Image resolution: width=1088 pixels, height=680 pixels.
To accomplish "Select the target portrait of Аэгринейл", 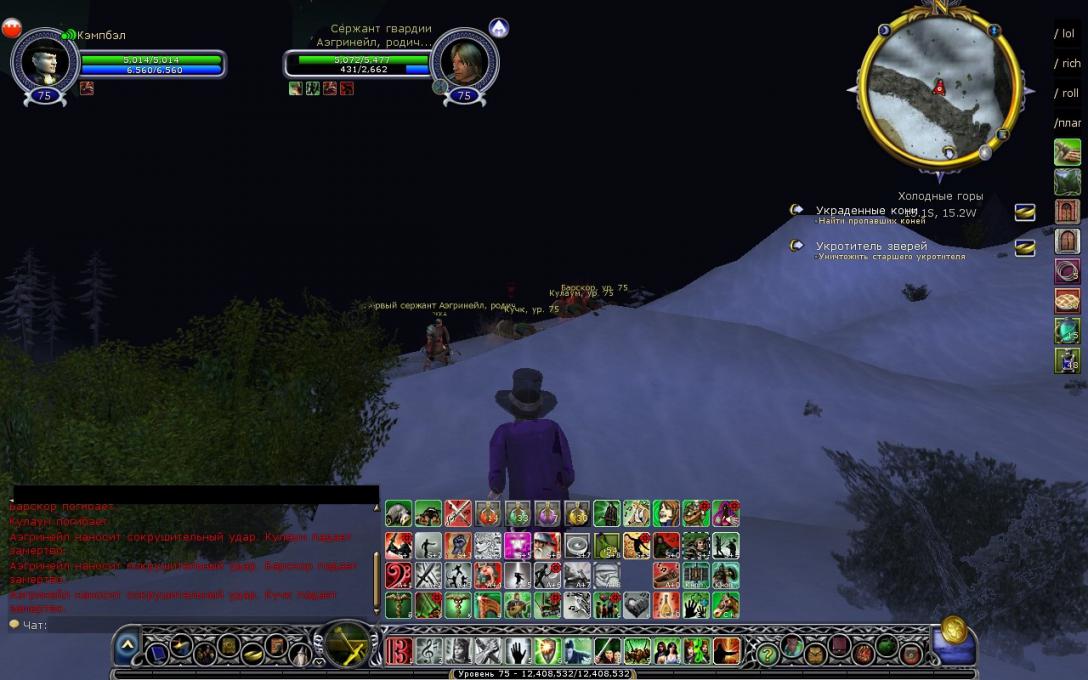I will tap(464, 62).
